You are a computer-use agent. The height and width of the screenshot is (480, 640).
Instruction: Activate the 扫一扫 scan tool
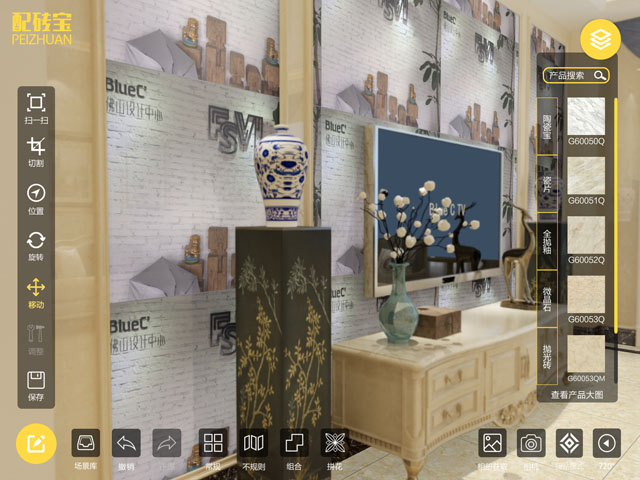click(x=36, y=106)
